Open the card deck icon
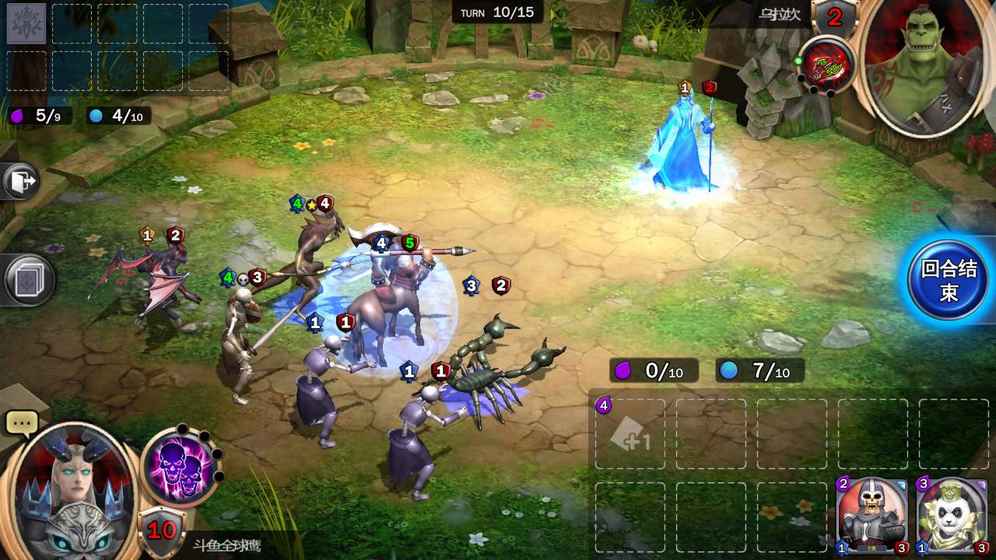Image resolution: width=996 pixels, height=560 pixels. [x=27, y=280]
